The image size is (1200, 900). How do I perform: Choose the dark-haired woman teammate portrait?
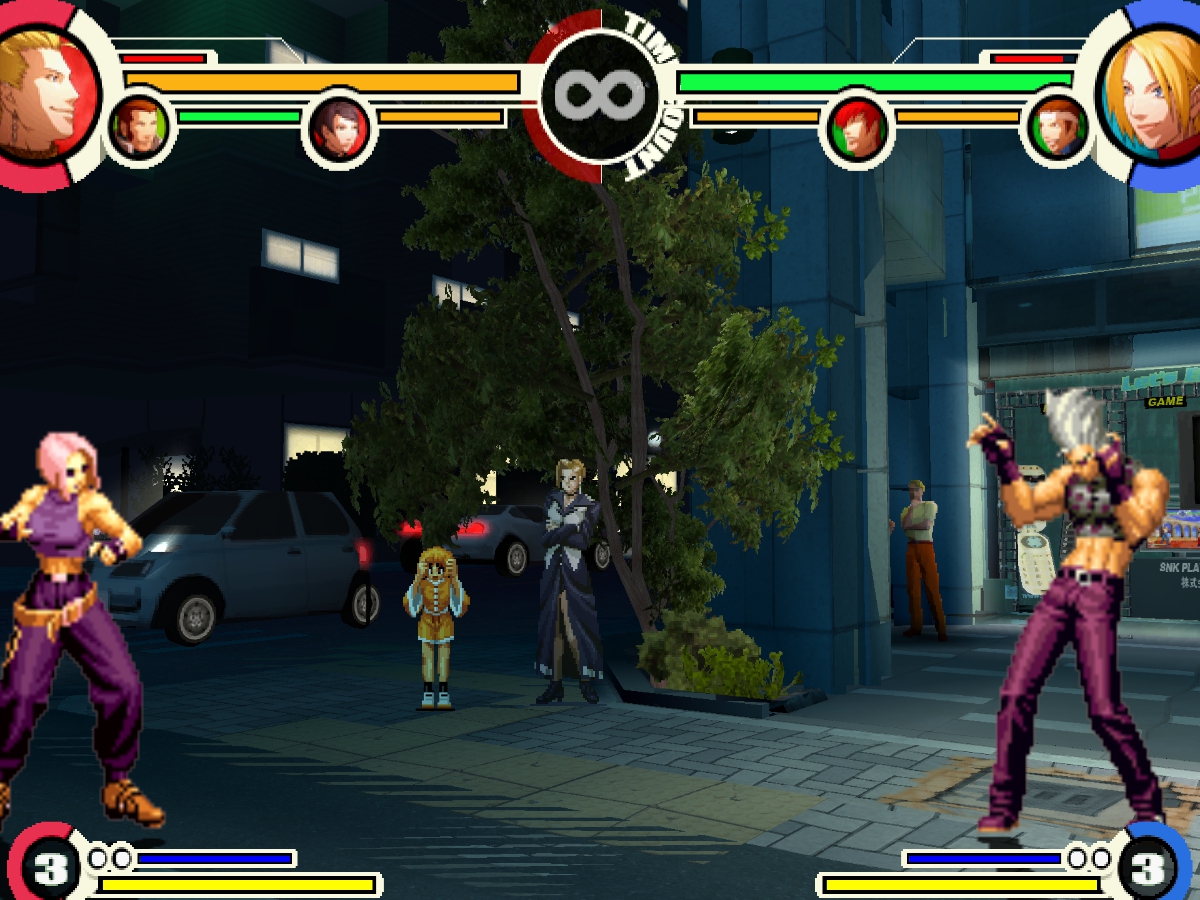tap(340, 128)
